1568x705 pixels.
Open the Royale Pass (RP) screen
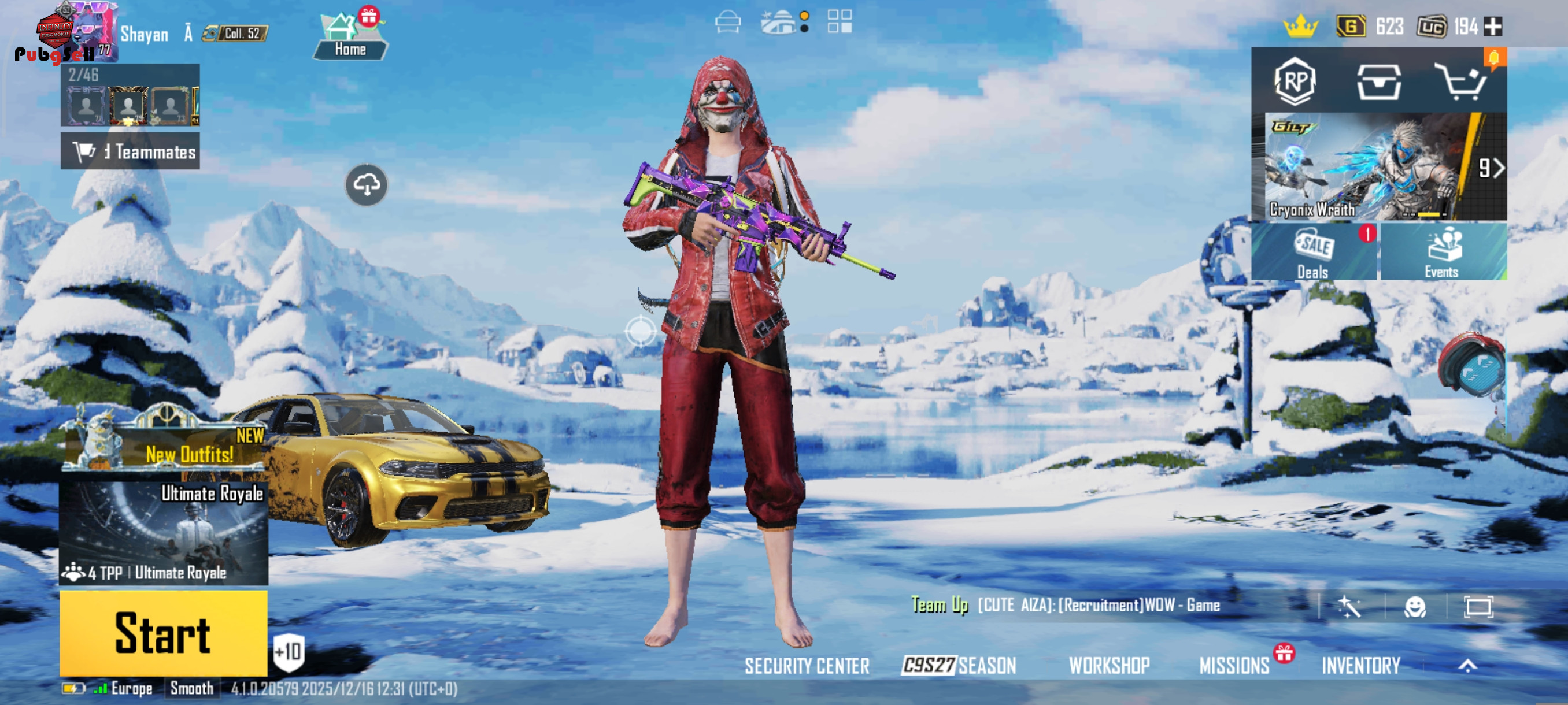tap(1294, 81)
